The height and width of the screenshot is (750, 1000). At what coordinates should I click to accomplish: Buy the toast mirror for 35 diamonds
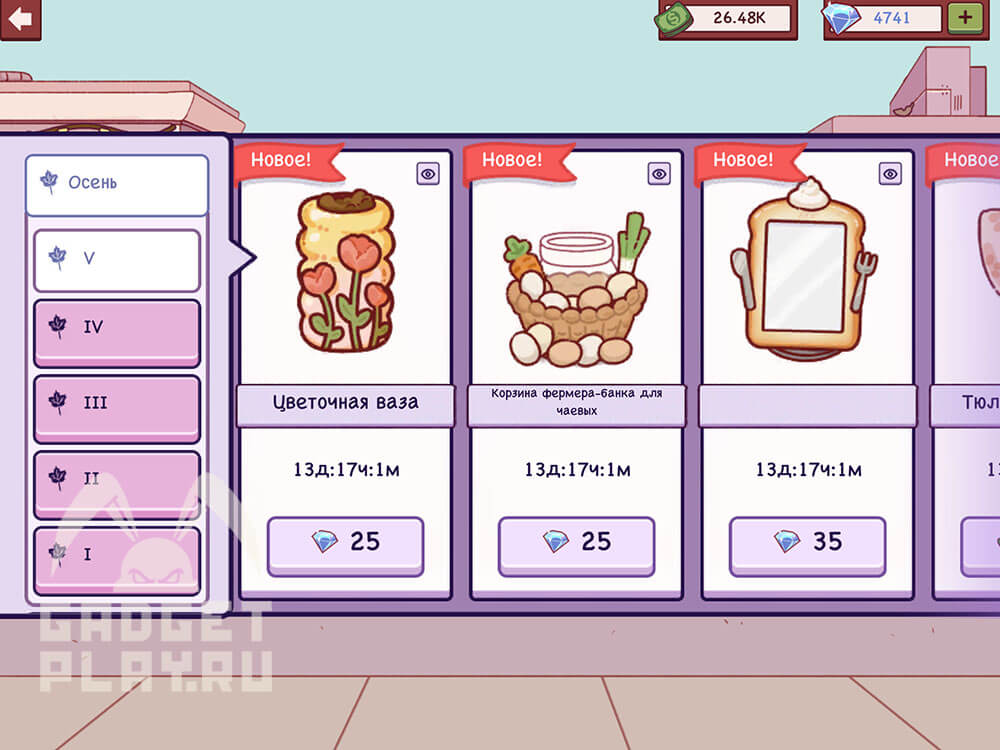pos(807,544)
